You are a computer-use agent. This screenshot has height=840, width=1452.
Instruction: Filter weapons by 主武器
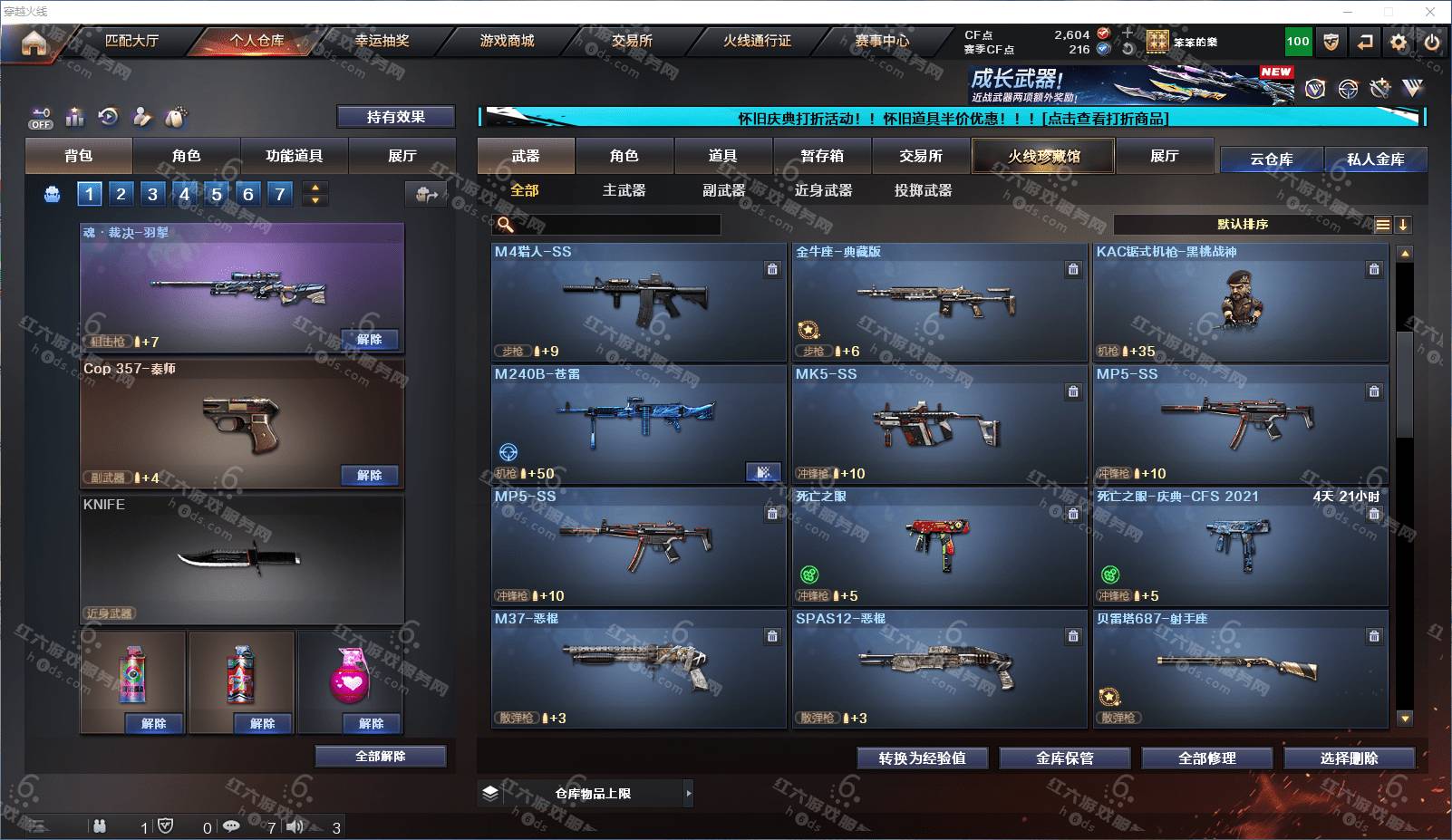click(x=624, y=190)
